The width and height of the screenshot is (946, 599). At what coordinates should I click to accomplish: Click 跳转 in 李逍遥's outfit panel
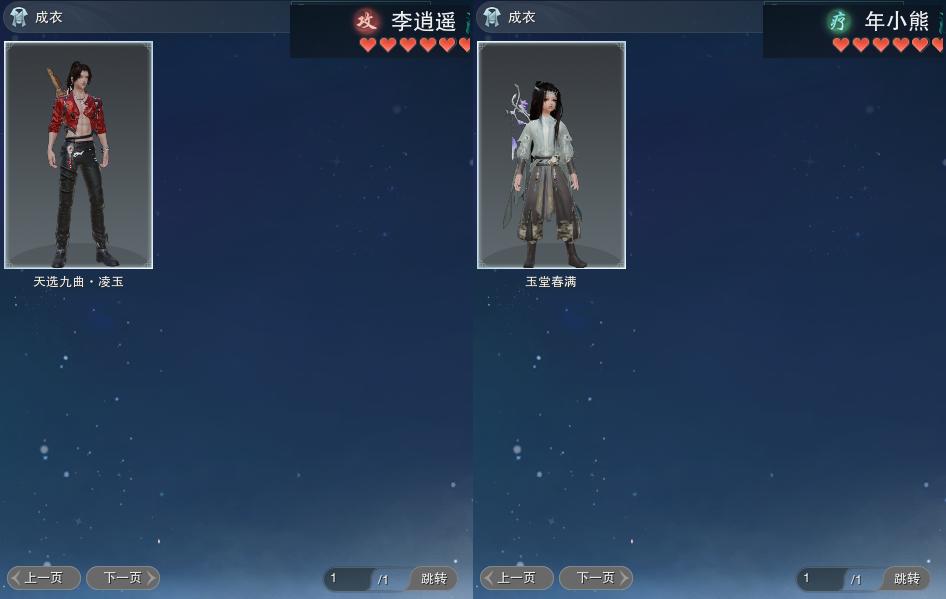tap(433, 579)
